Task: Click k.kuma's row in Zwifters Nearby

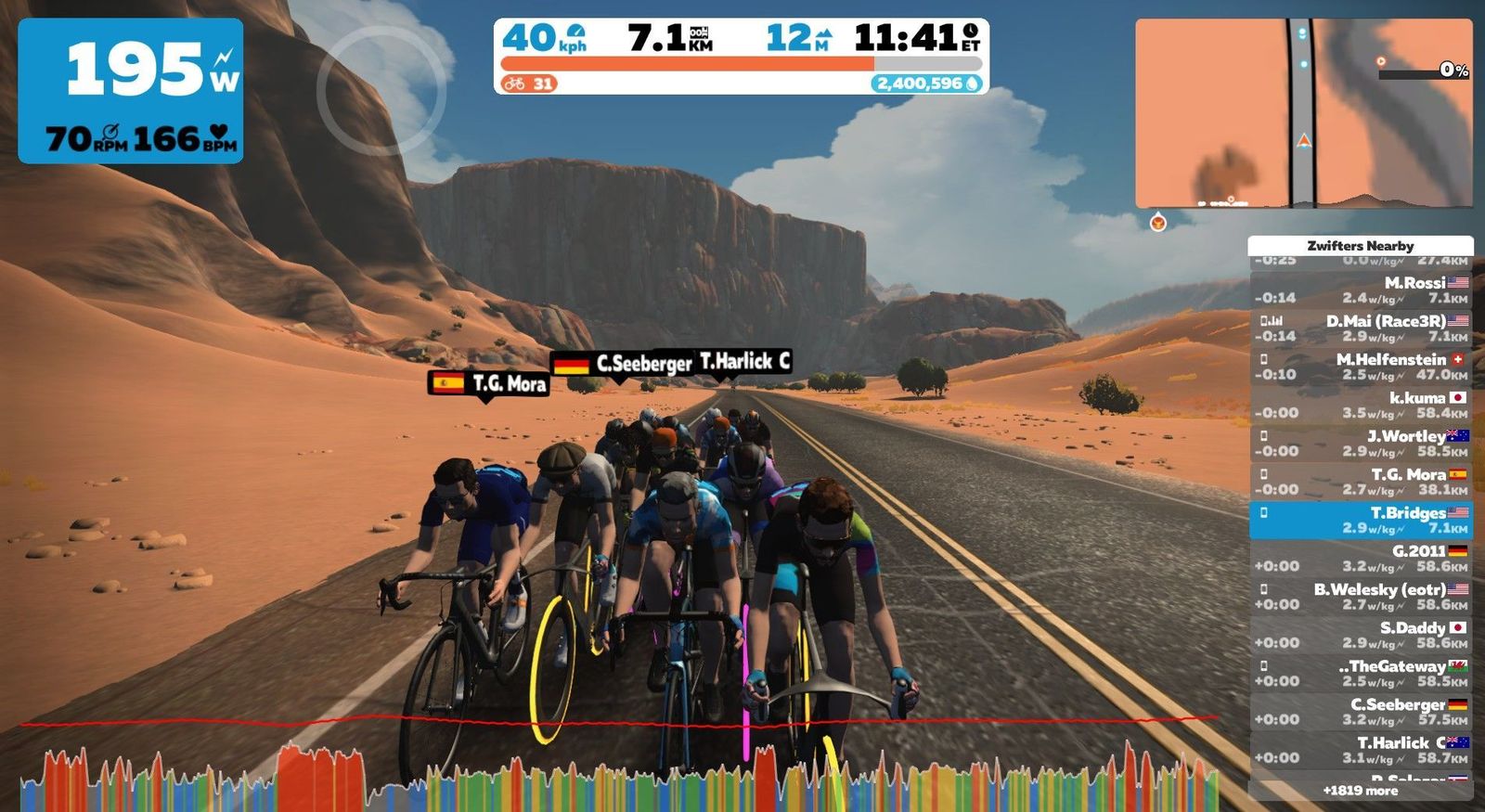Action: coord(1361,405)
